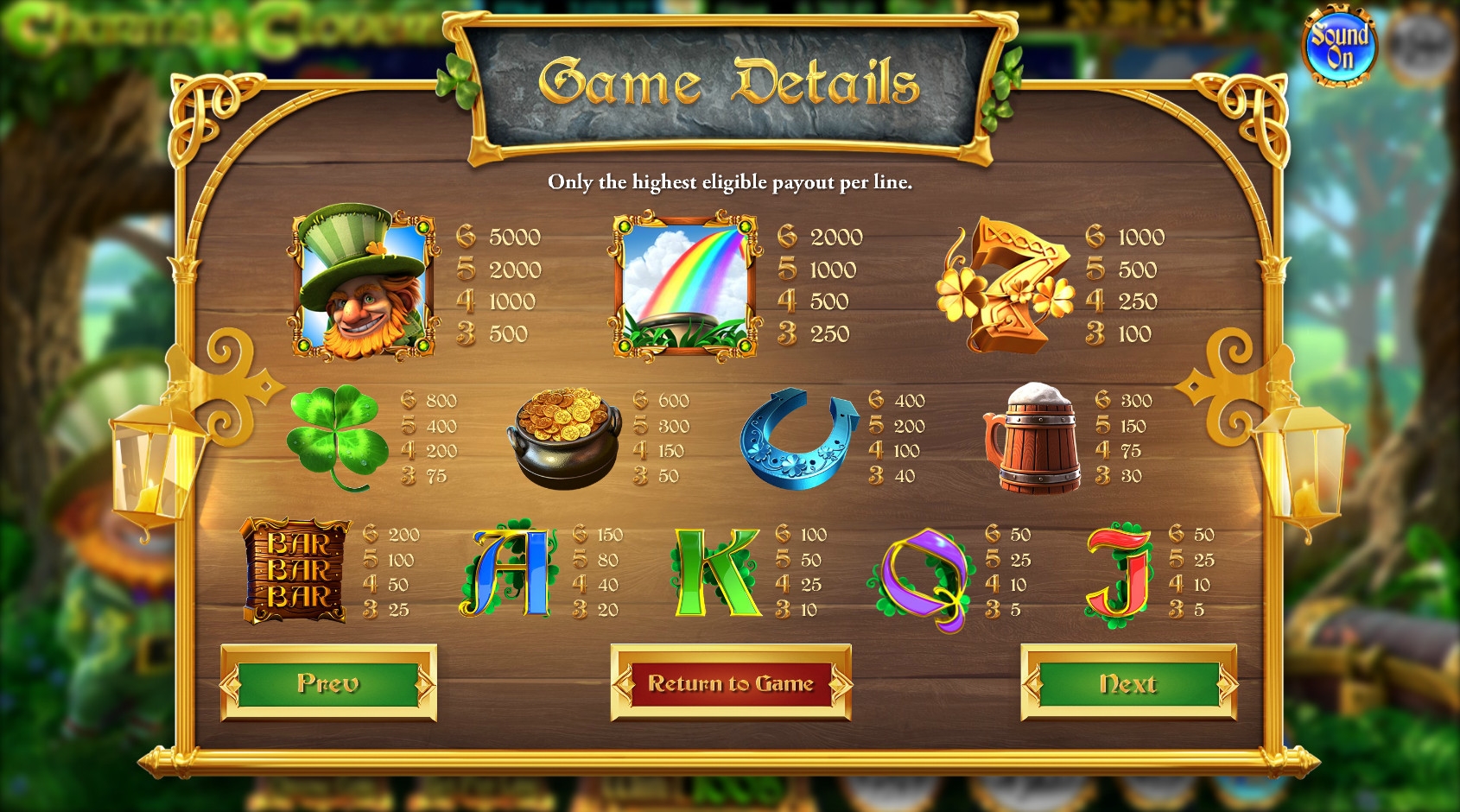Toggle the Sound On button

coord(1339,47)
